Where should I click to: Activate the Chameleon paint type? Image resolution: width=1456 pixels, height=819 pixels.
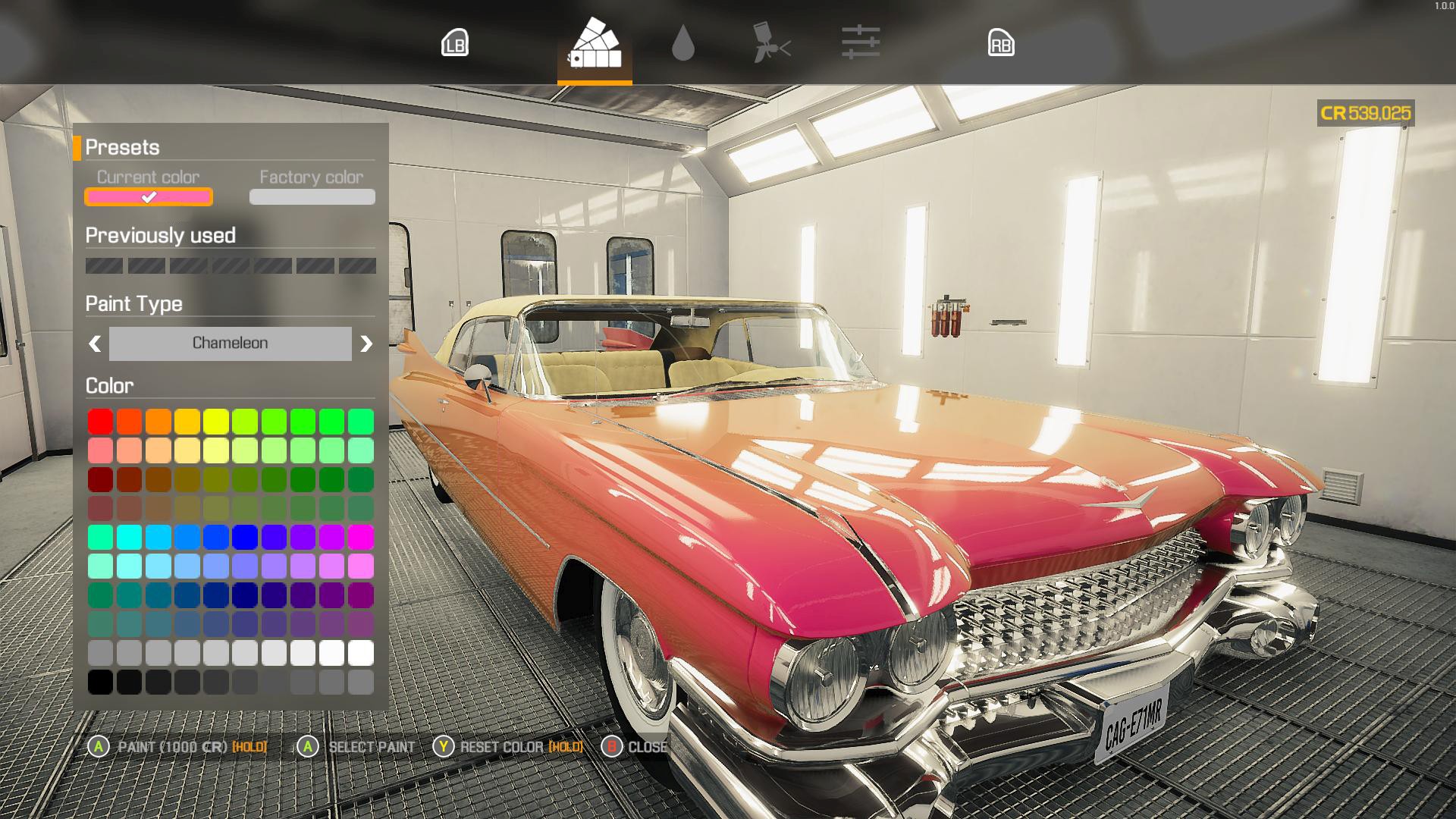pos(230,344)
